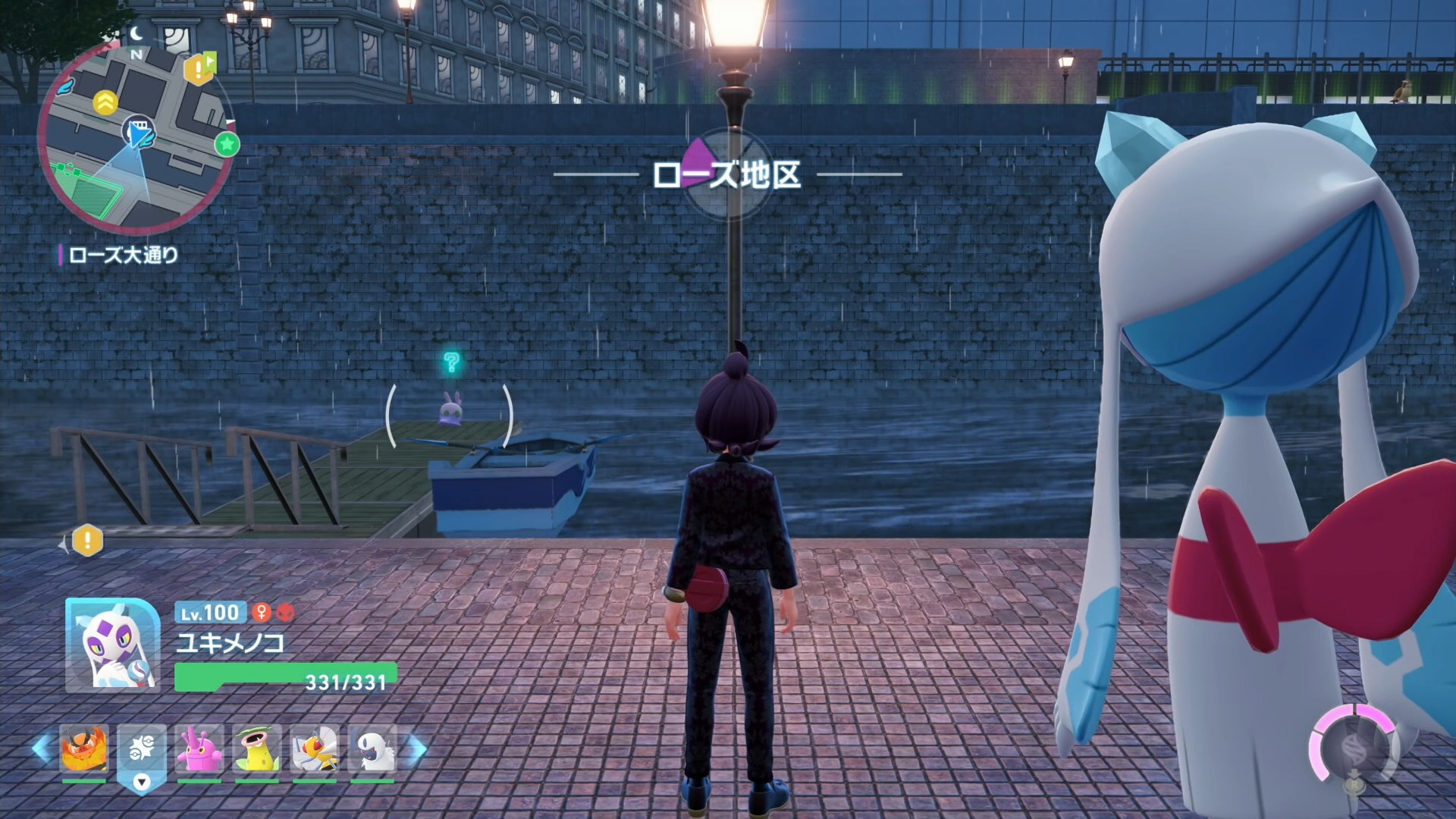Cycle party right with the blue arrow
The height and width of the screenshot is (819, 1456).
coord(417,748)
